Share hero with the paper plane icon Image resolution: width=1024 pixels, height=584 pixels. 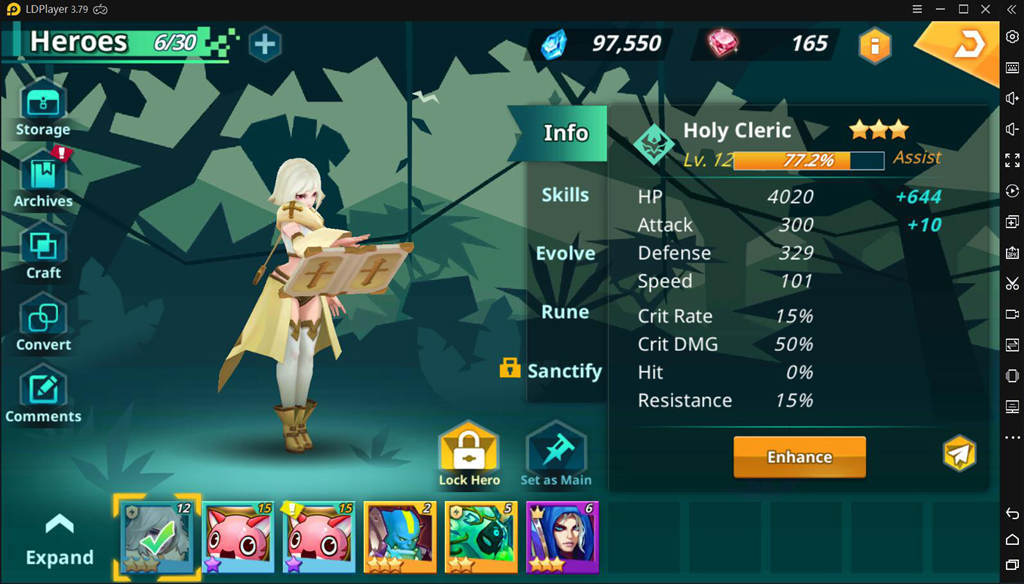coord(959,454)
